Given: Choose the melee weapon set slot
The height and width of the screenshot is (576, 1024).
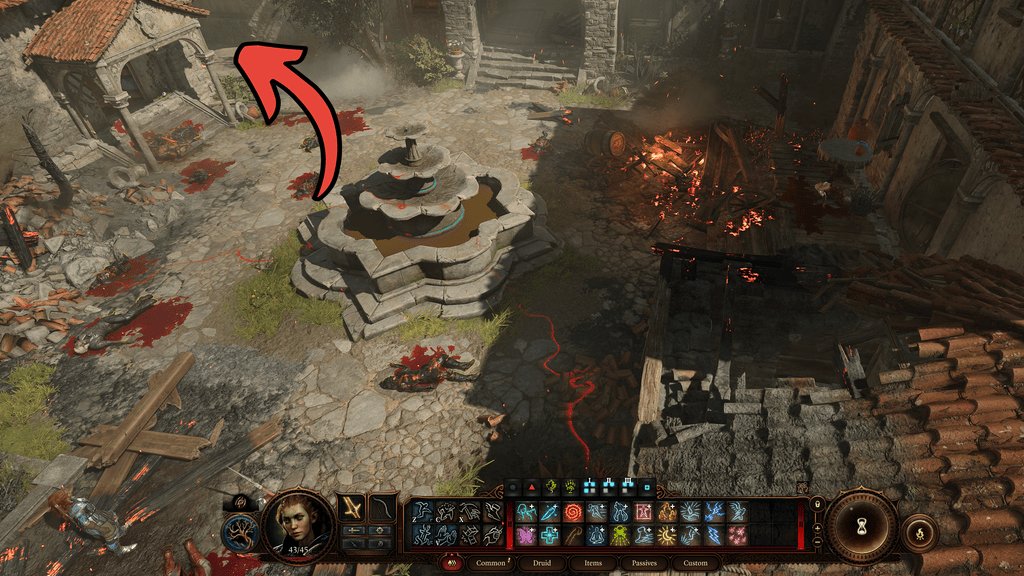Looking at the screenshot, I should coord(352,508).
